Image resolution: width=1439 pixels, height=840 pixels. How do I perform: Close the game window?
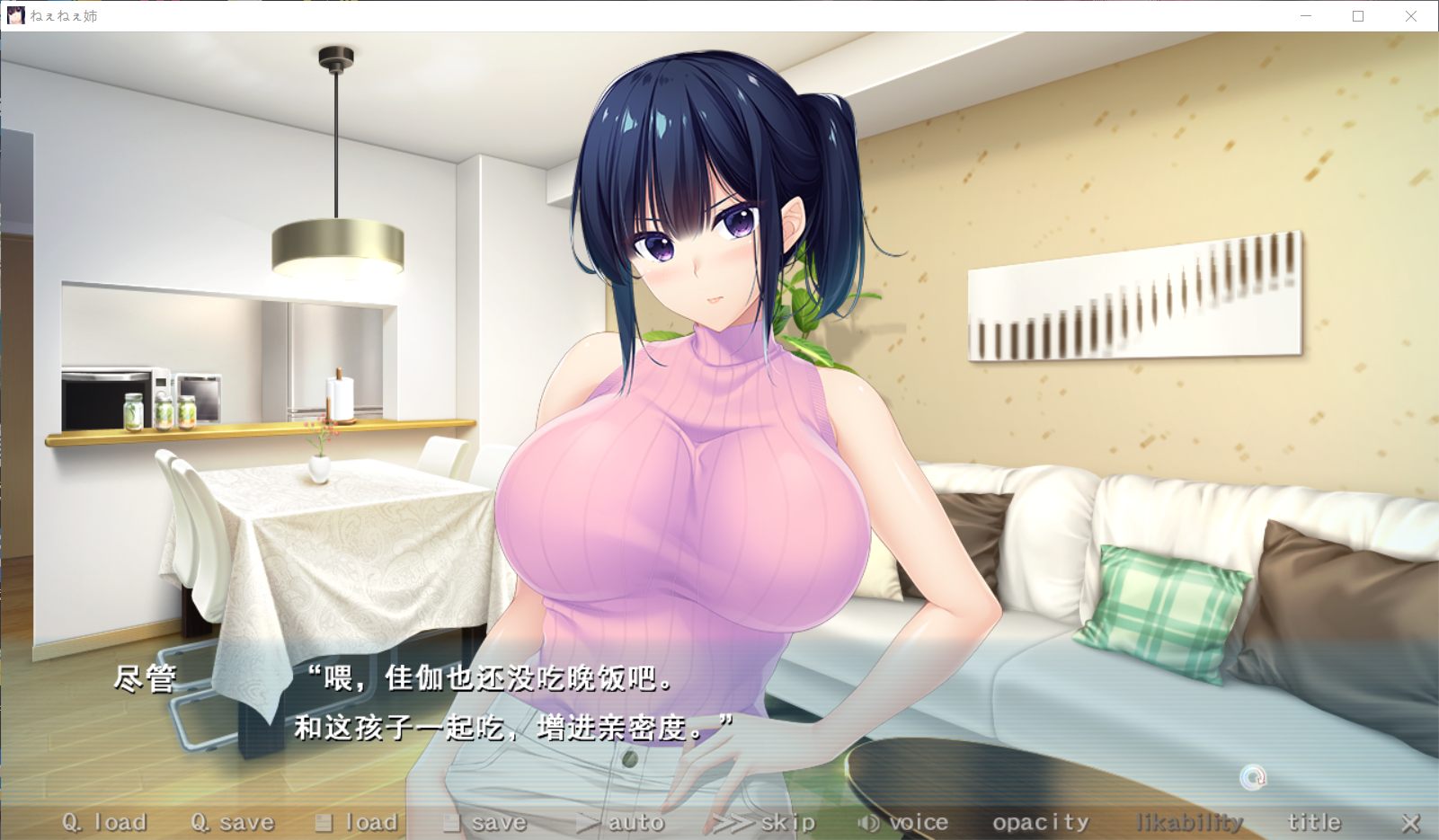click(x=1411, y=16)
